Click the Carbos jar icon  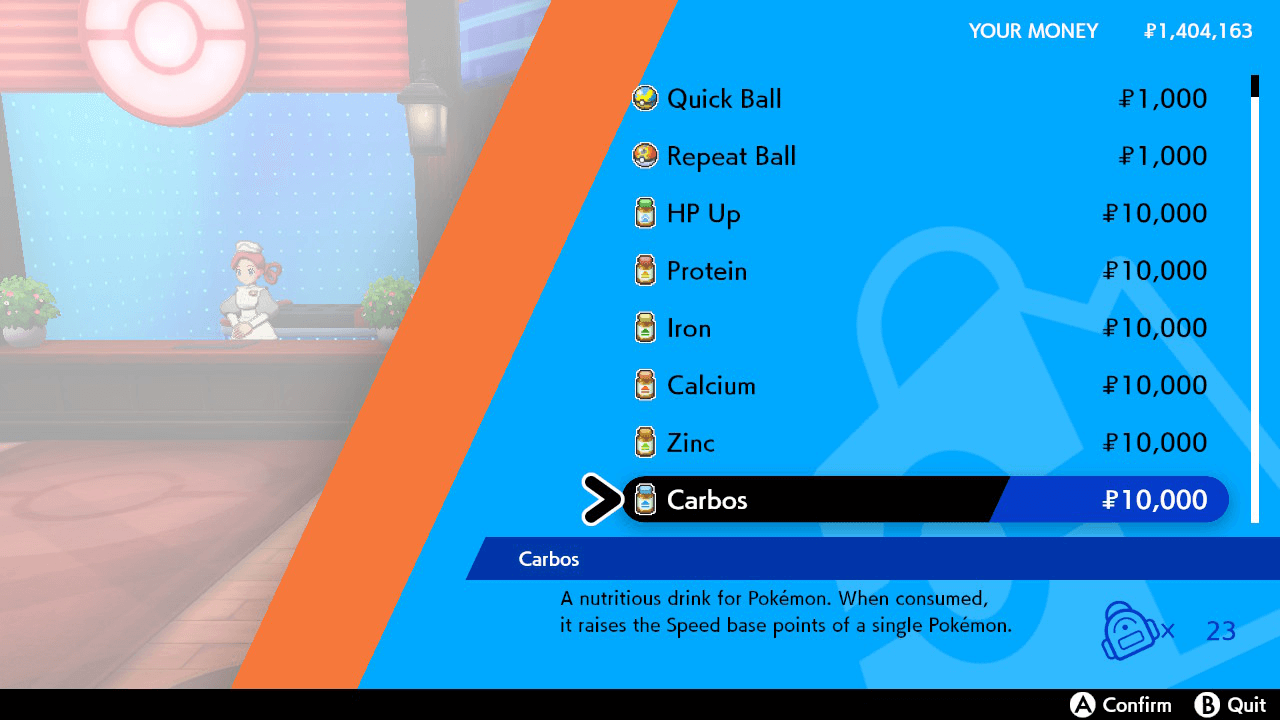tap(645, 500)
